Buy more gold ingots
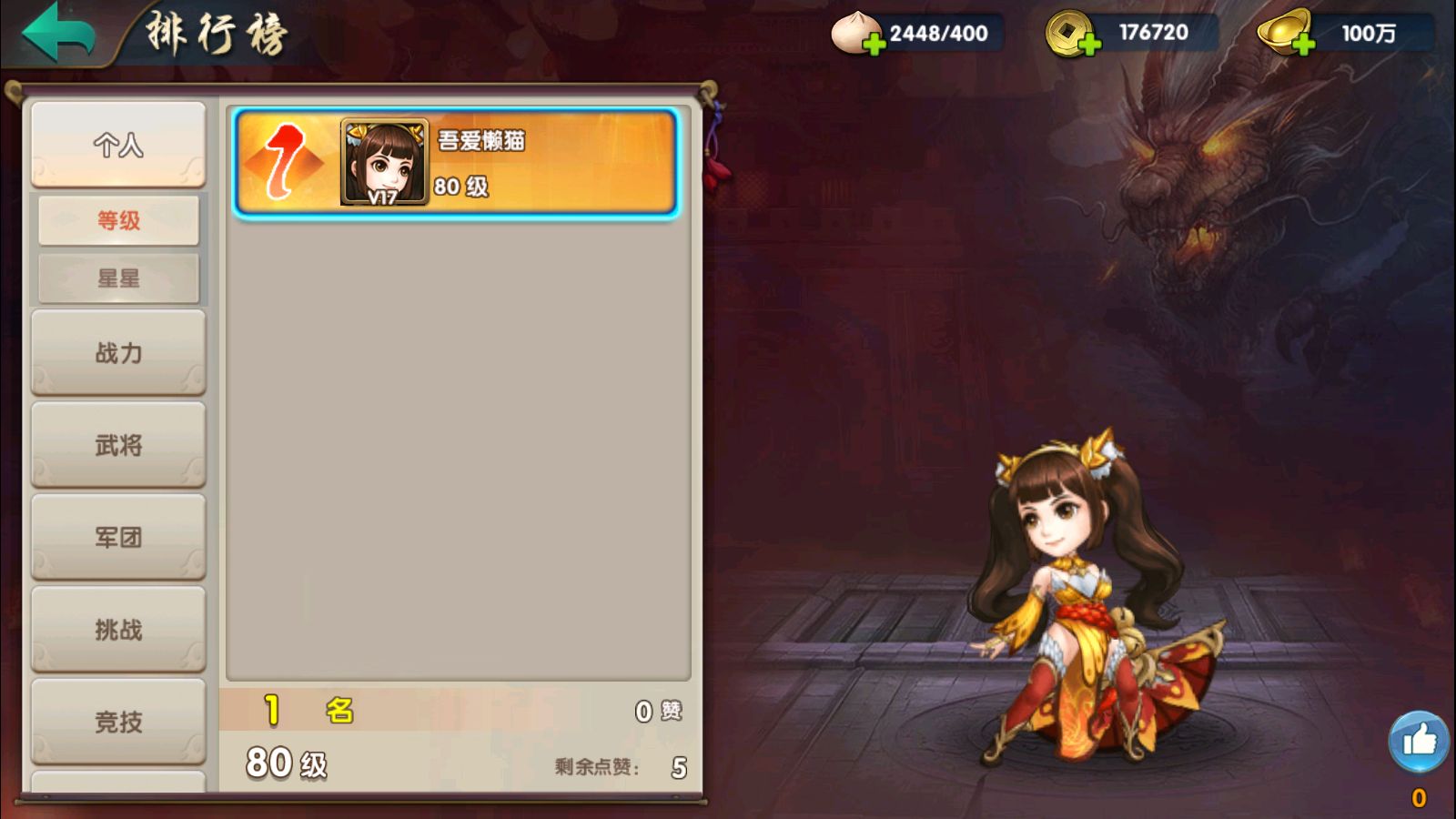 pos(1302,43)
